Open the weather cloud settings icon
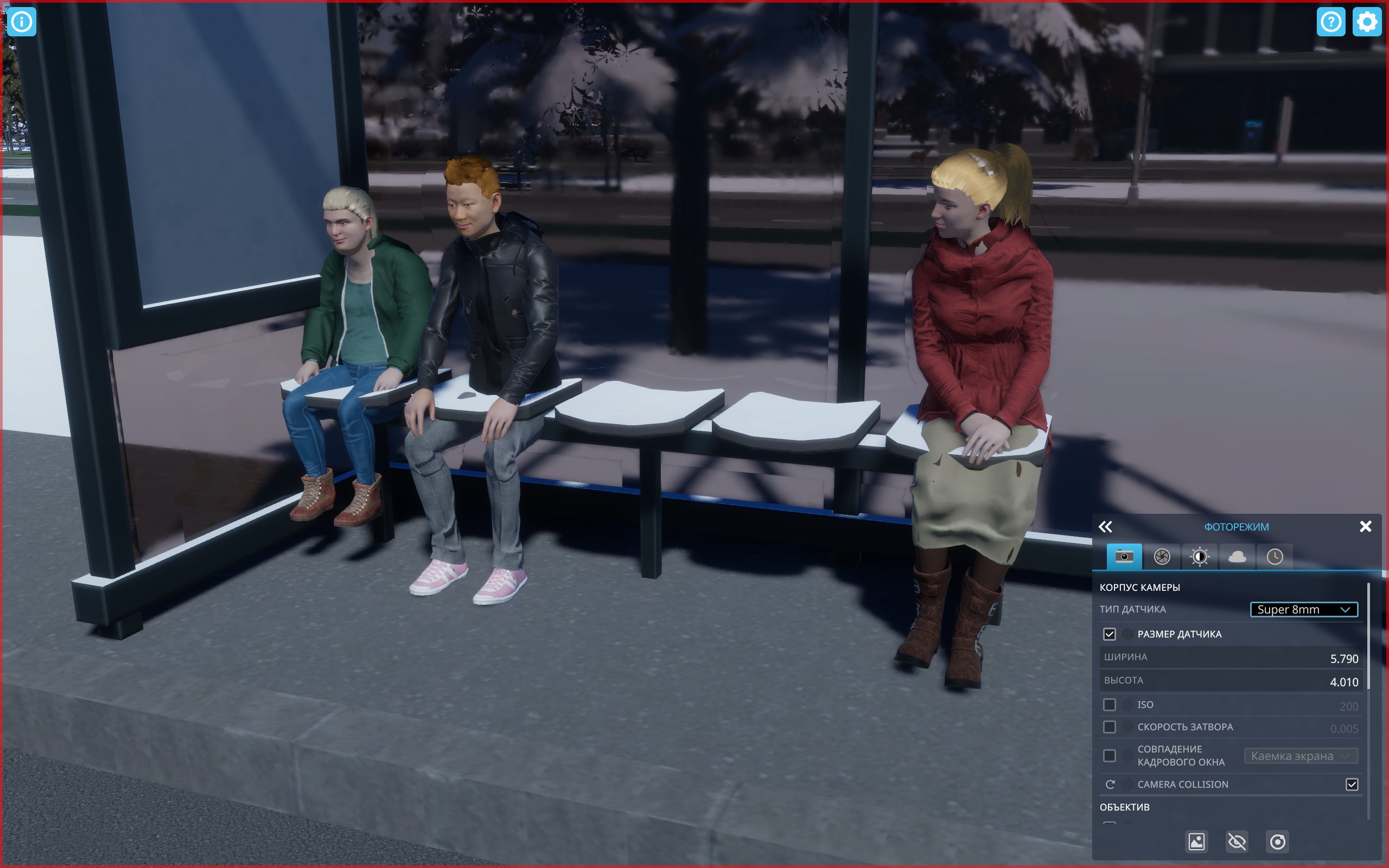This screenshot has height=868, width=1389. click(1238, 556)
